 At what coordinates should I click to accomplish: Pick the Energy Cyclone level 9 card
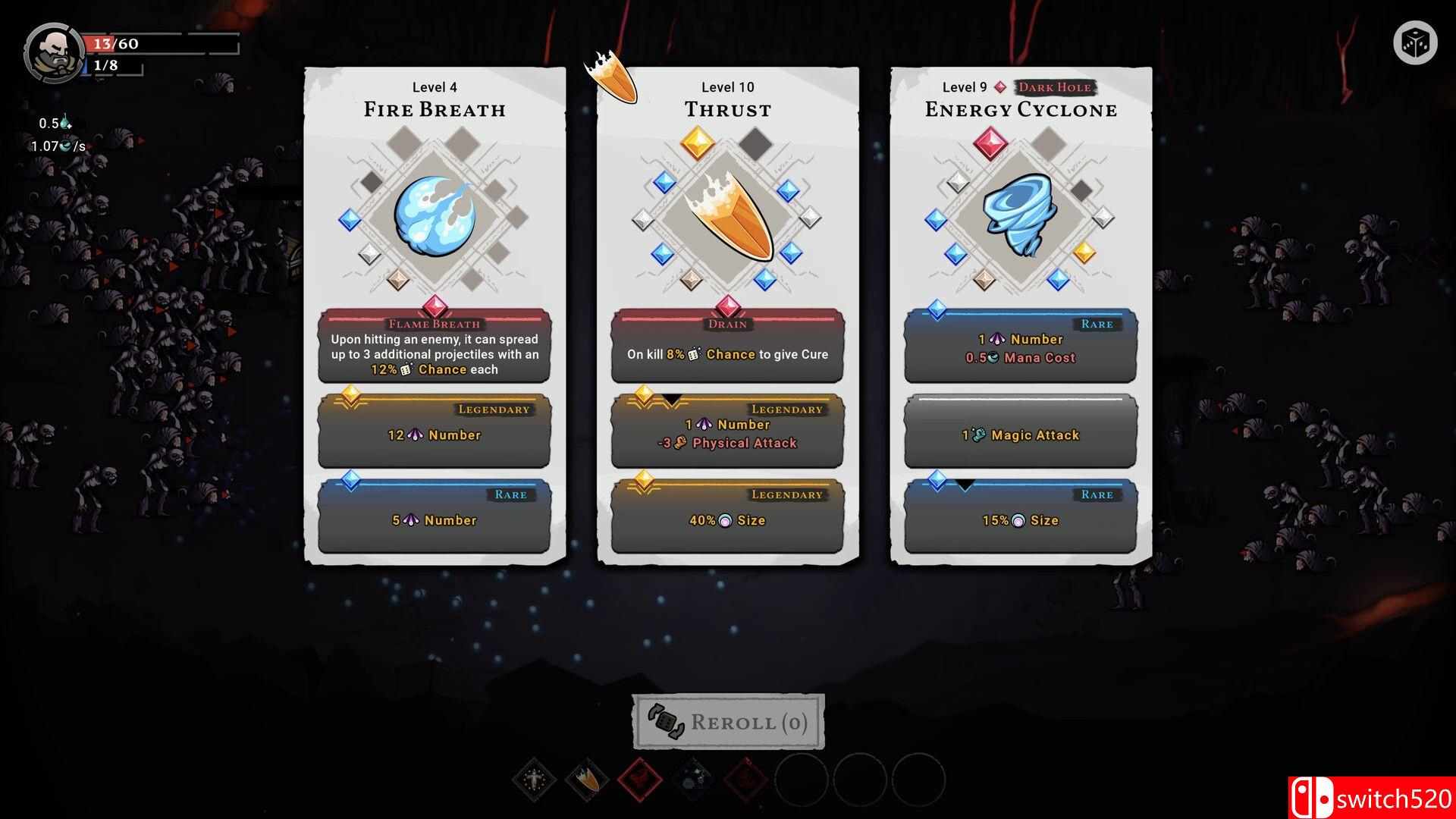(x=1021, y=315)
